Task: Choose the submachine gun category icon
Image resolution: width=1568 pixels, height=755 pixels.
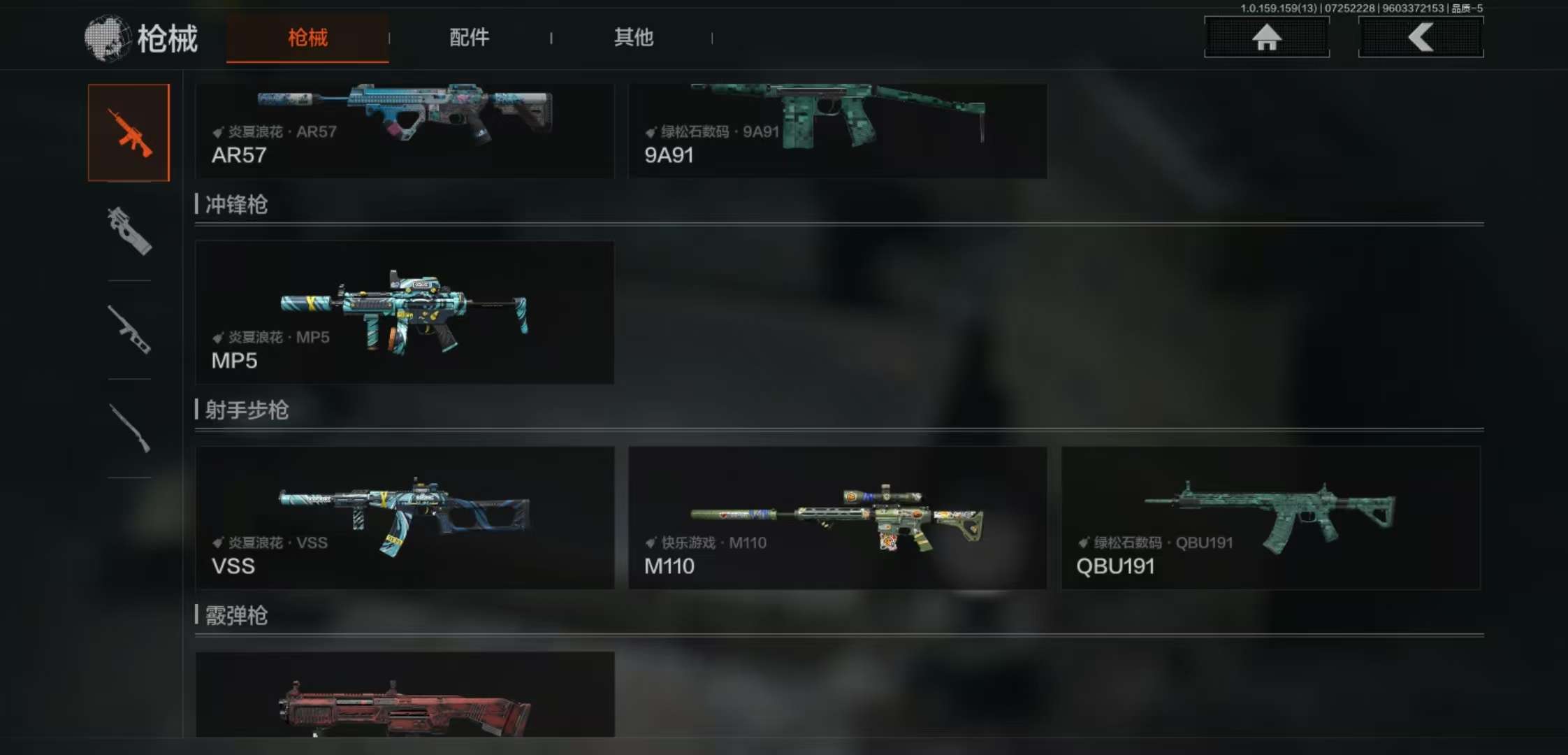Action: (129, 231)
